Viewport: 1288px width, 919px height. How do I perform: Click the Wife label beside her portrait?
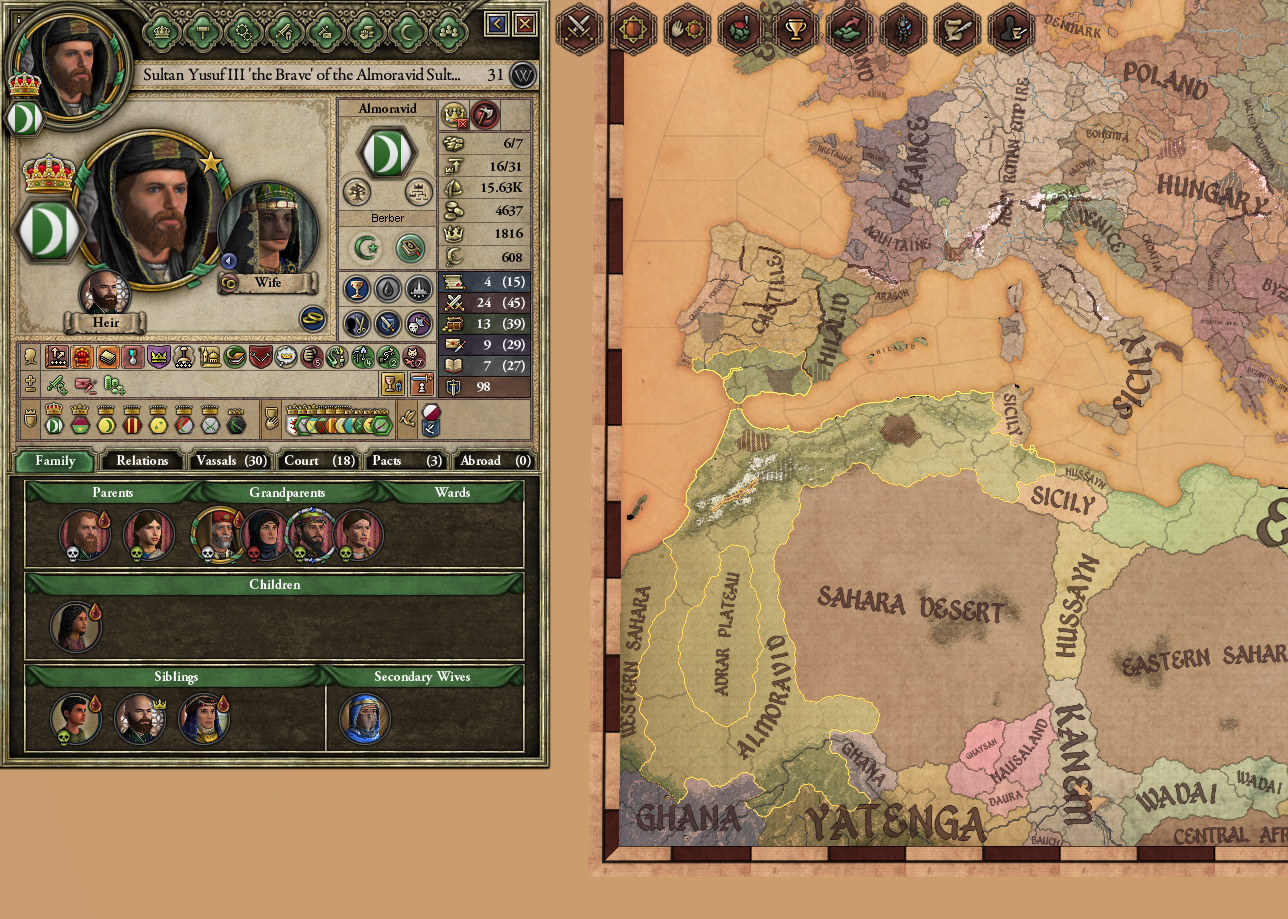268,283
